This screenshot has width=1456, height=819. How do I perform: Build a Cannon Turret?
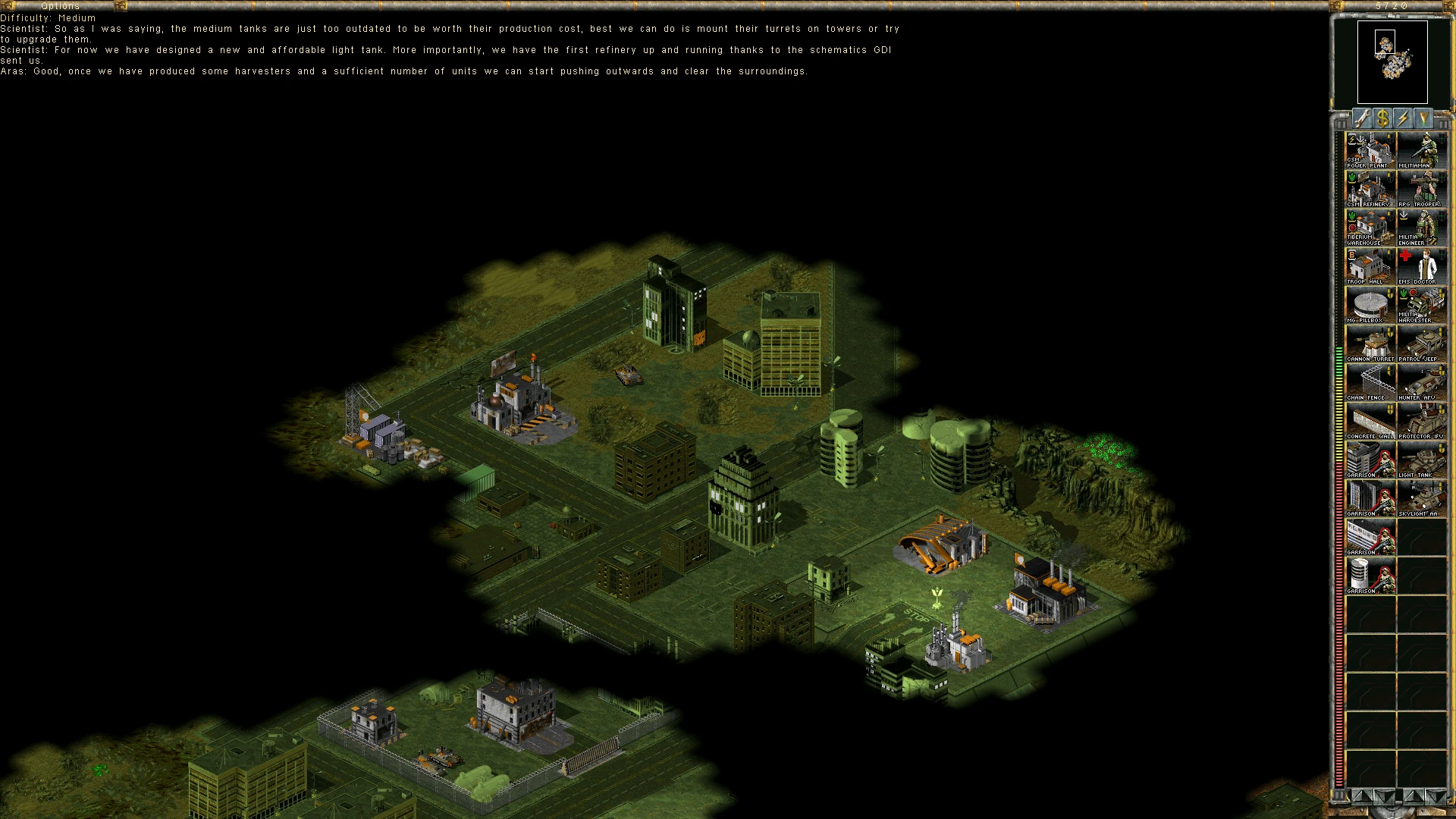(x=1370, y=344)
